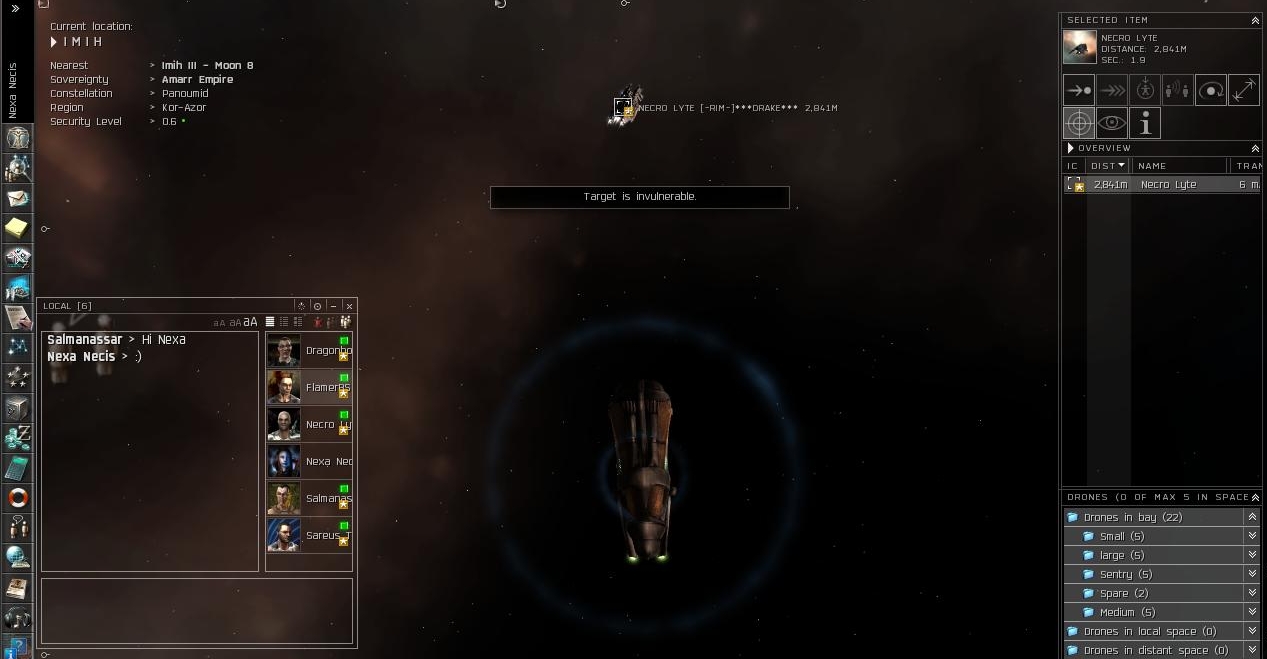Screen dimensions: 1267x659
Task: Click the chat message input box
Action: (x=197, y=610)
